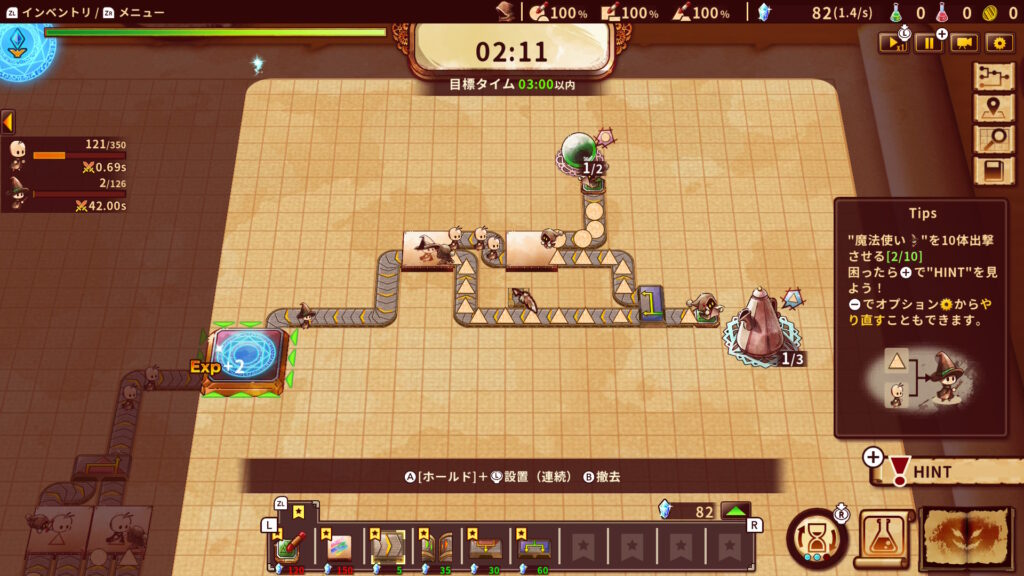
Task: Open the node tree diagram panel
Action: (x=993, y=77)
